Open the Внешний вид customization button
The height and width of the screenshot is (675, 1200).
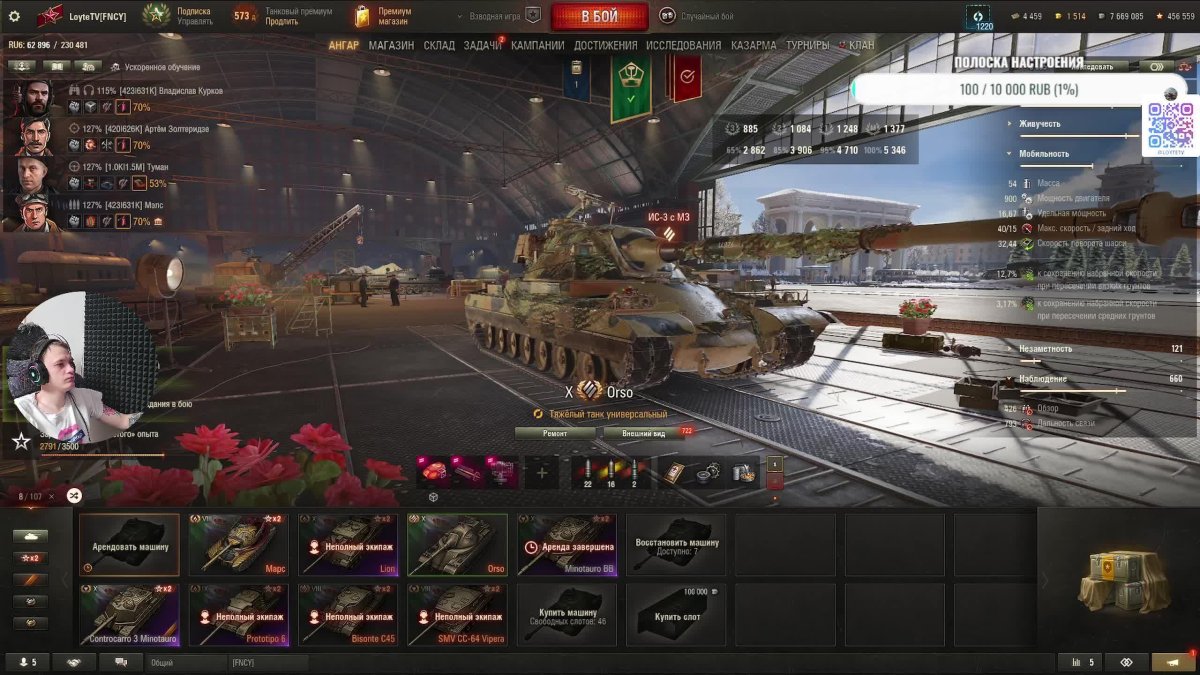coord(643,433)
